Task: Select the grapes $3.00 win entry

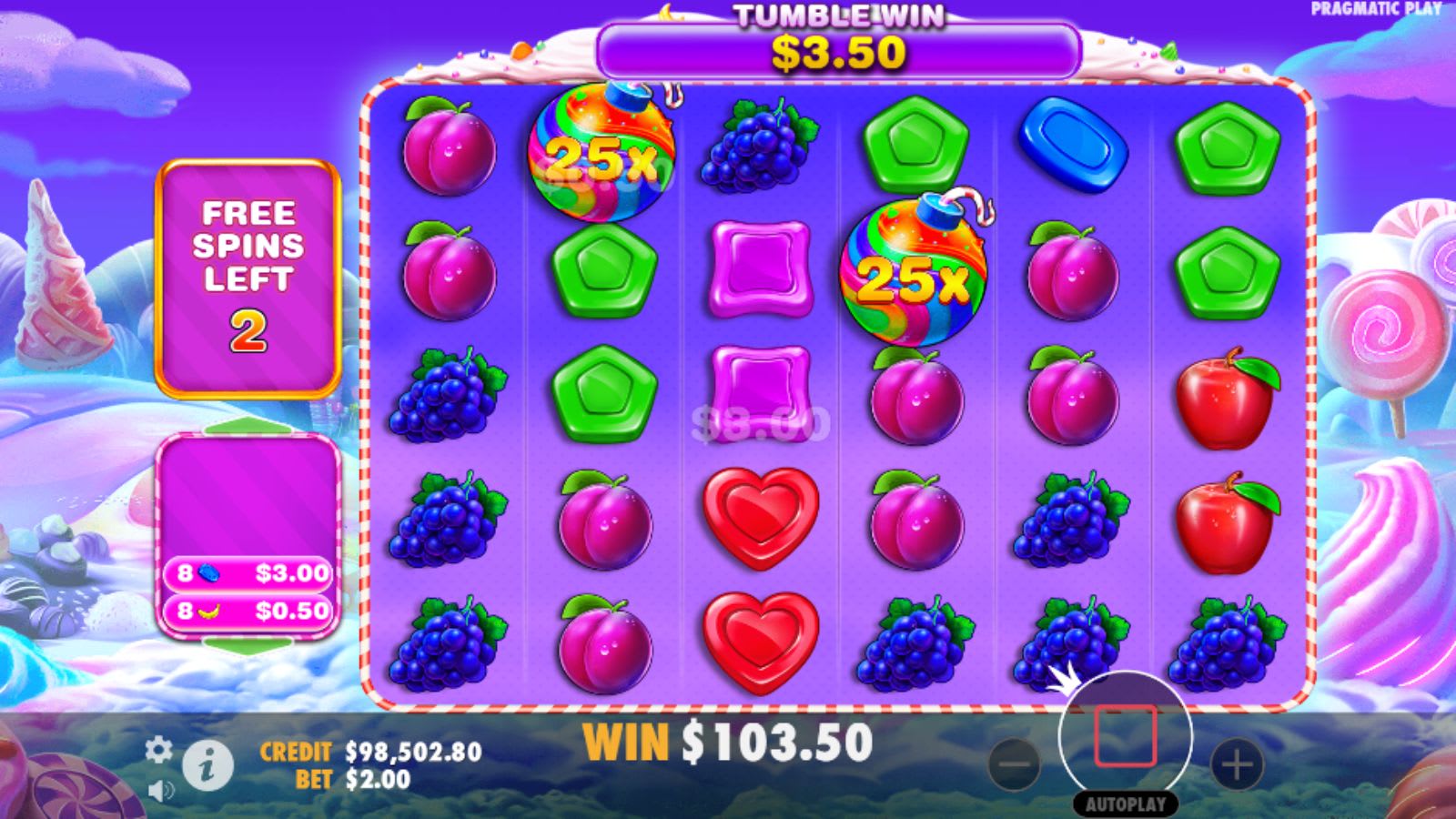Action: point(248,573)
